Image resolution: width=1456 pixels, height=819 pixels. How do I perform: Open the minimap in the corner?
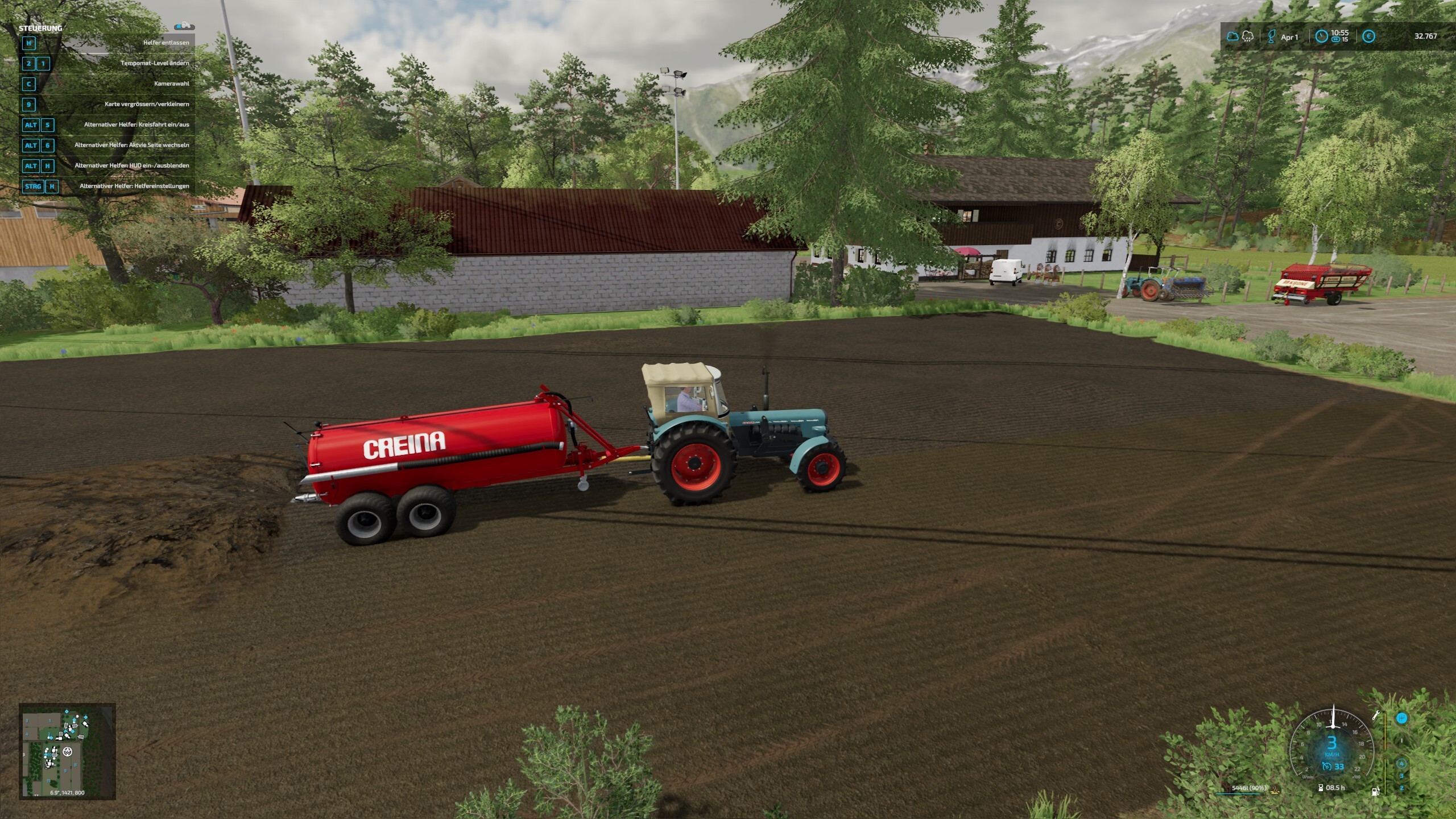click(x=67, y=751)
